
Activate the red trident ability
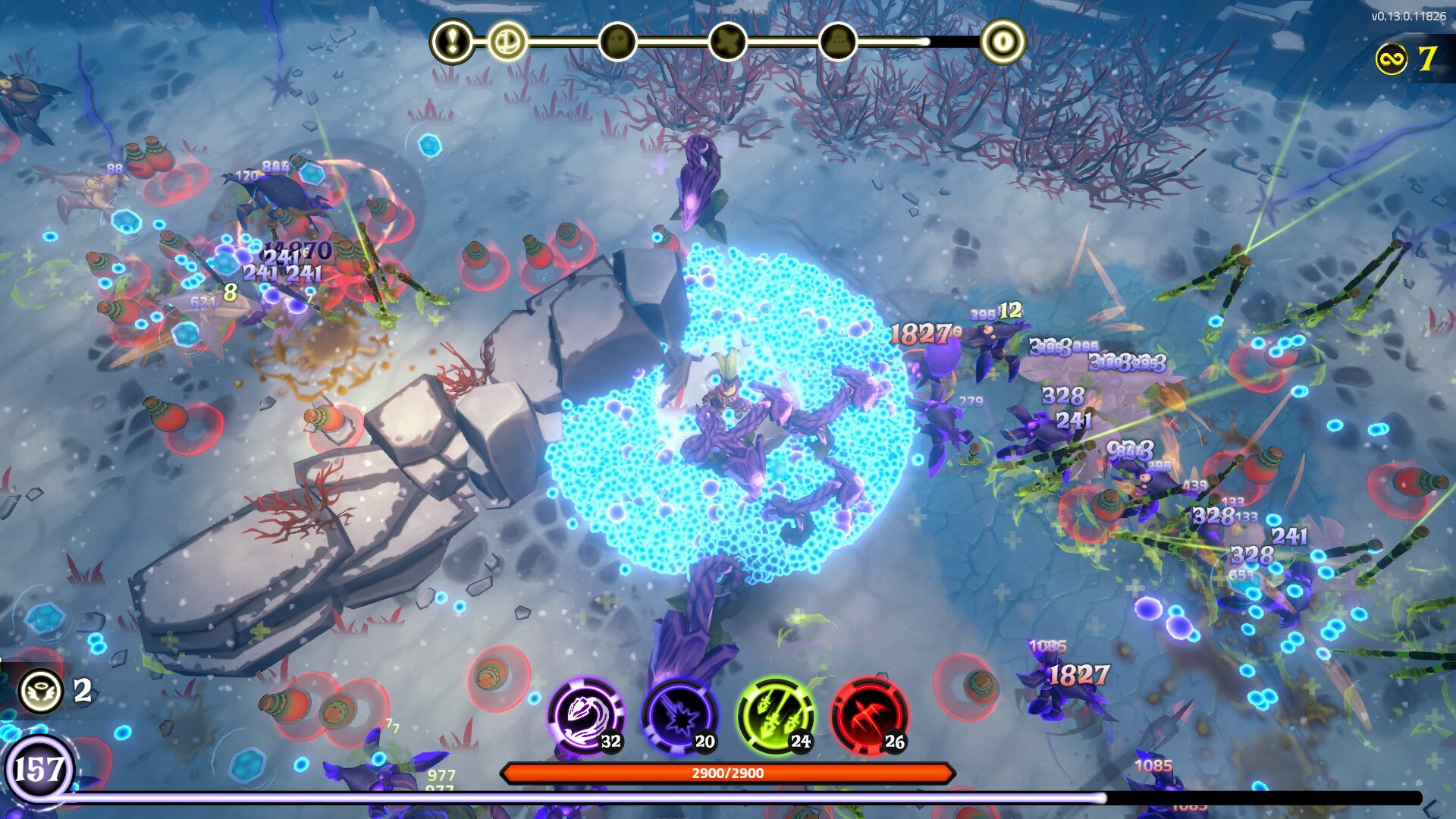[870, 716]
